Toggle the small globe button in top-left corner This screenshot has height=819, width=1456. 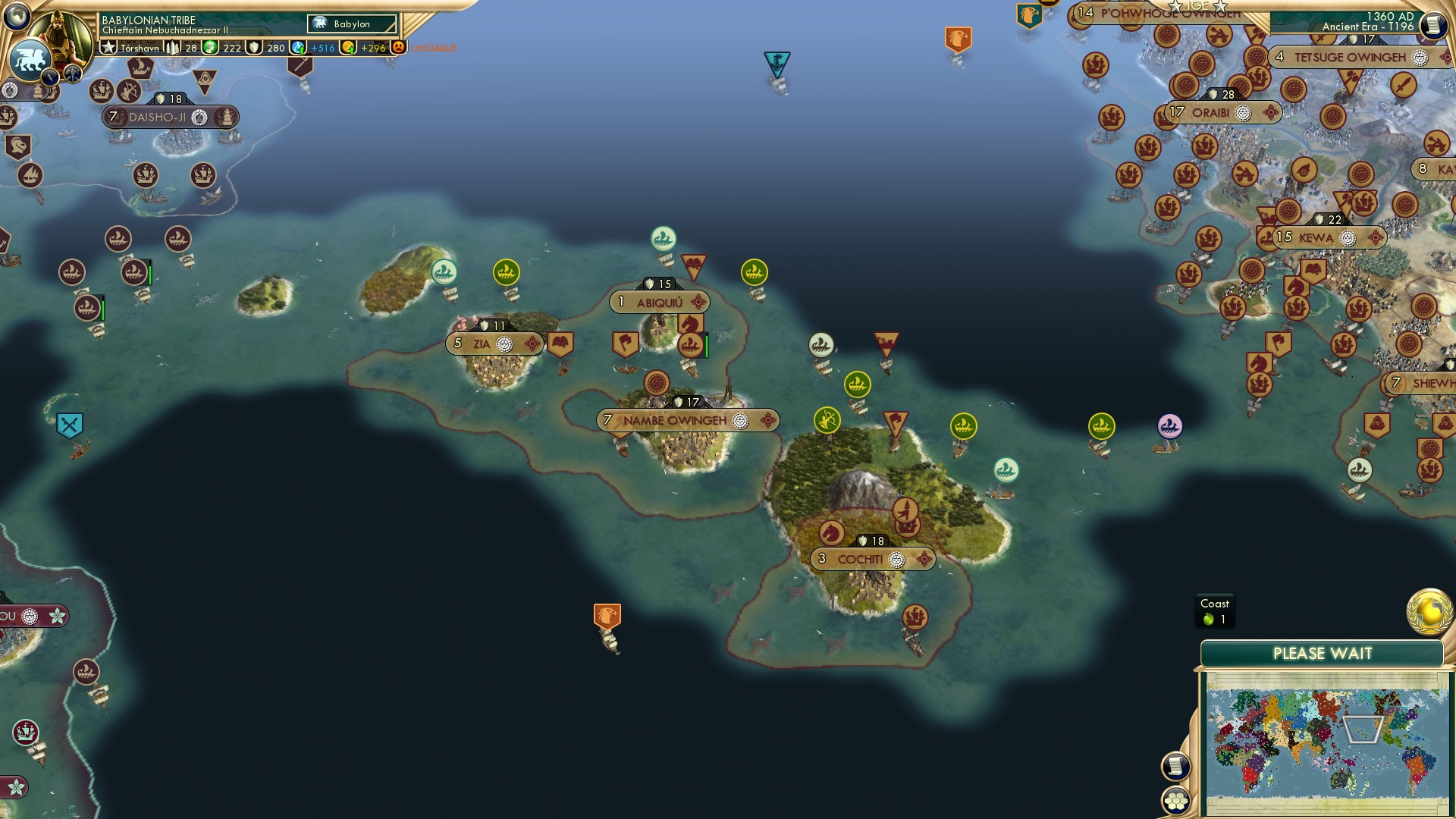[x=15, y=15]
